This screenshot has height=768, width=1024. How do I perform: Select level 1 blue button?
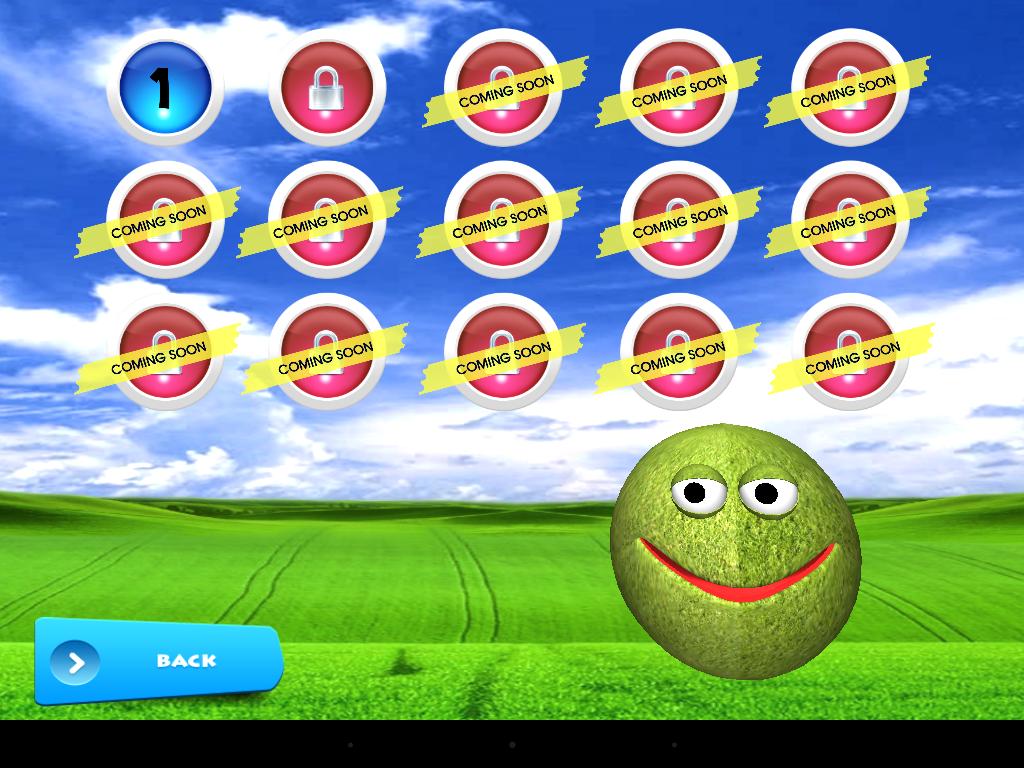tap(165, 88)
